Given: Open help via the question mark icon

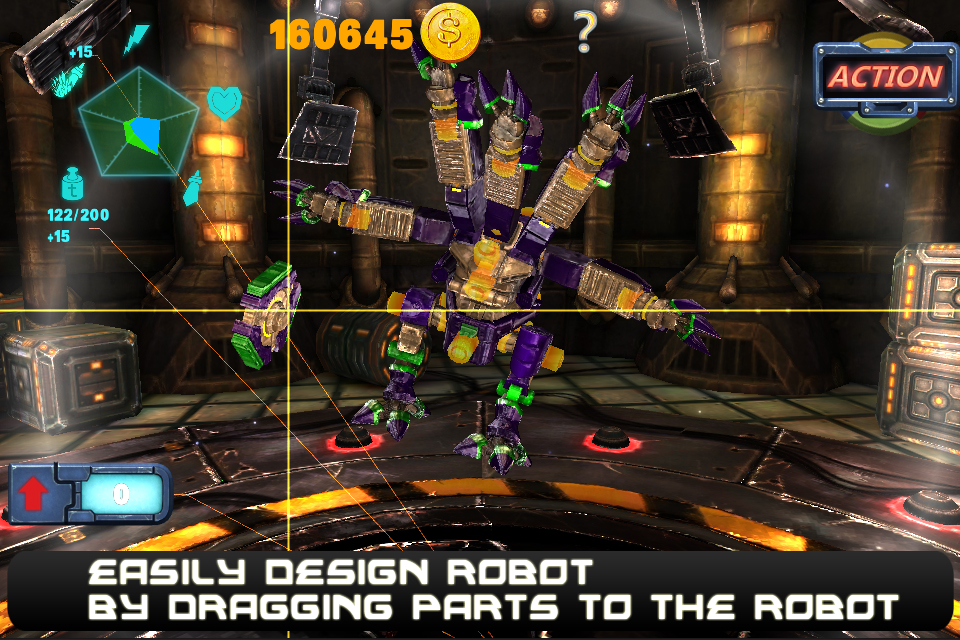Looking at the screenshot, I should (x=584, y=31).
